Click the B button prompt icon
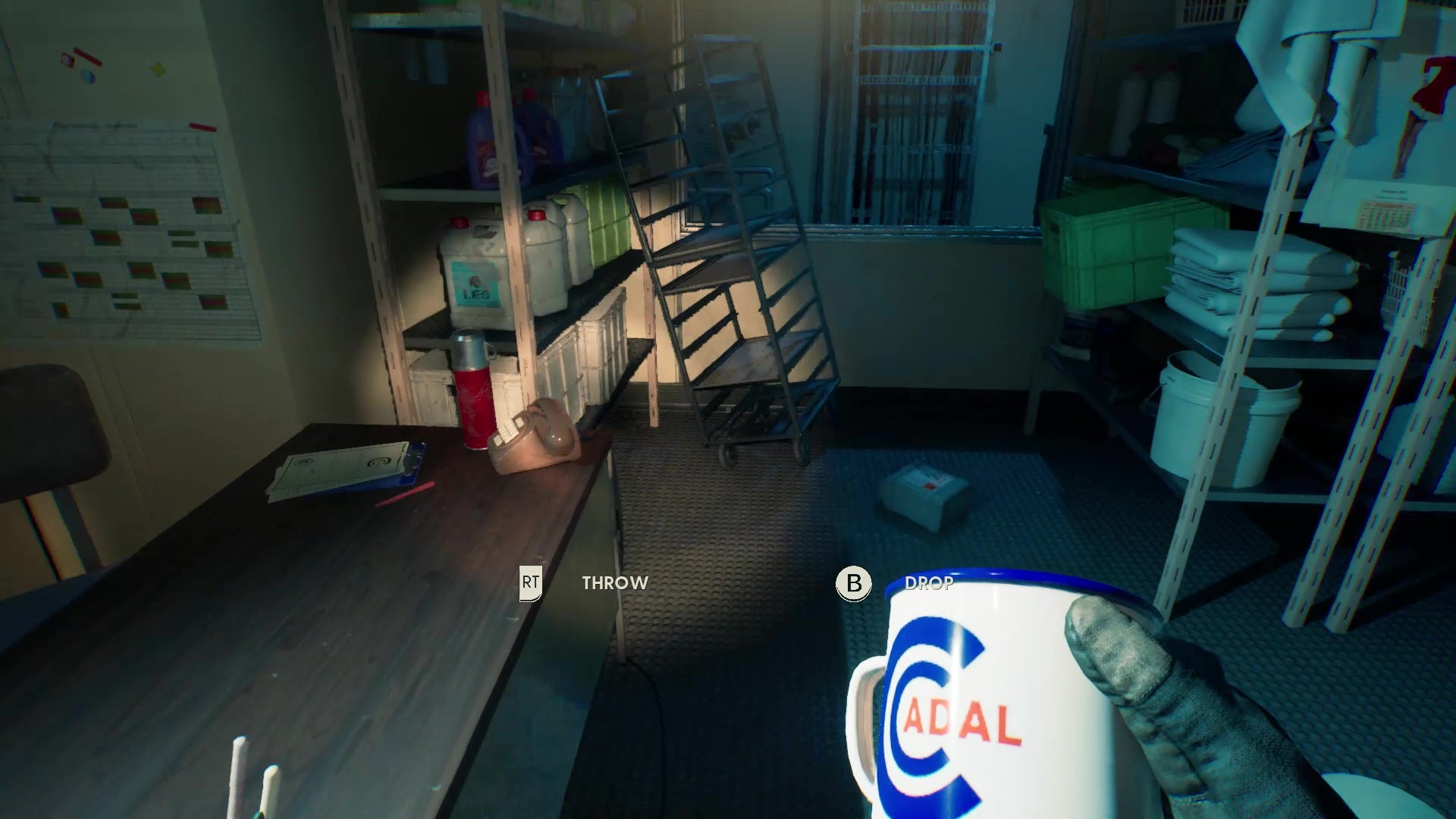The image size is (1456, 819). coord(853,584)
